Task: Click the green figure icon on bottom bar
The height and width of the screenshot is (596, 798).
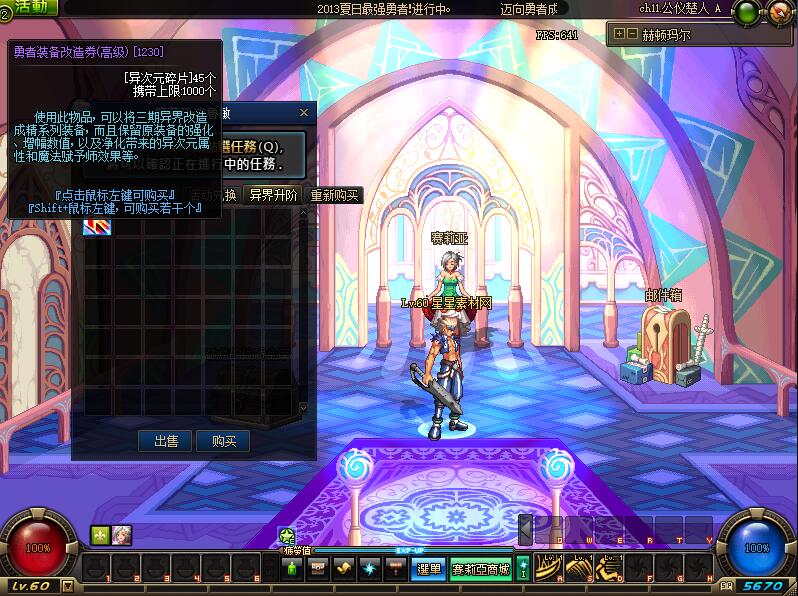Action: click(x=292, y=569)
